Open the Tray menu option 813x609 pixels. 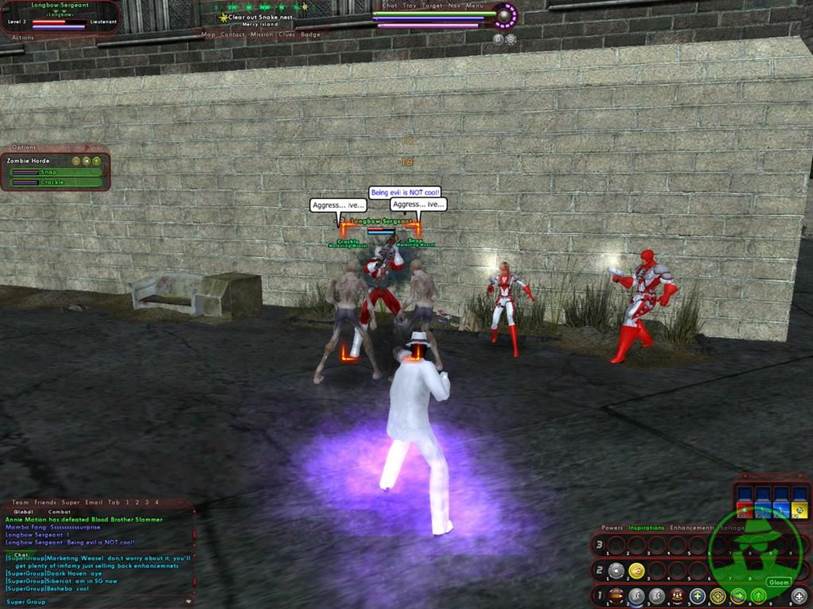[410, 6]
